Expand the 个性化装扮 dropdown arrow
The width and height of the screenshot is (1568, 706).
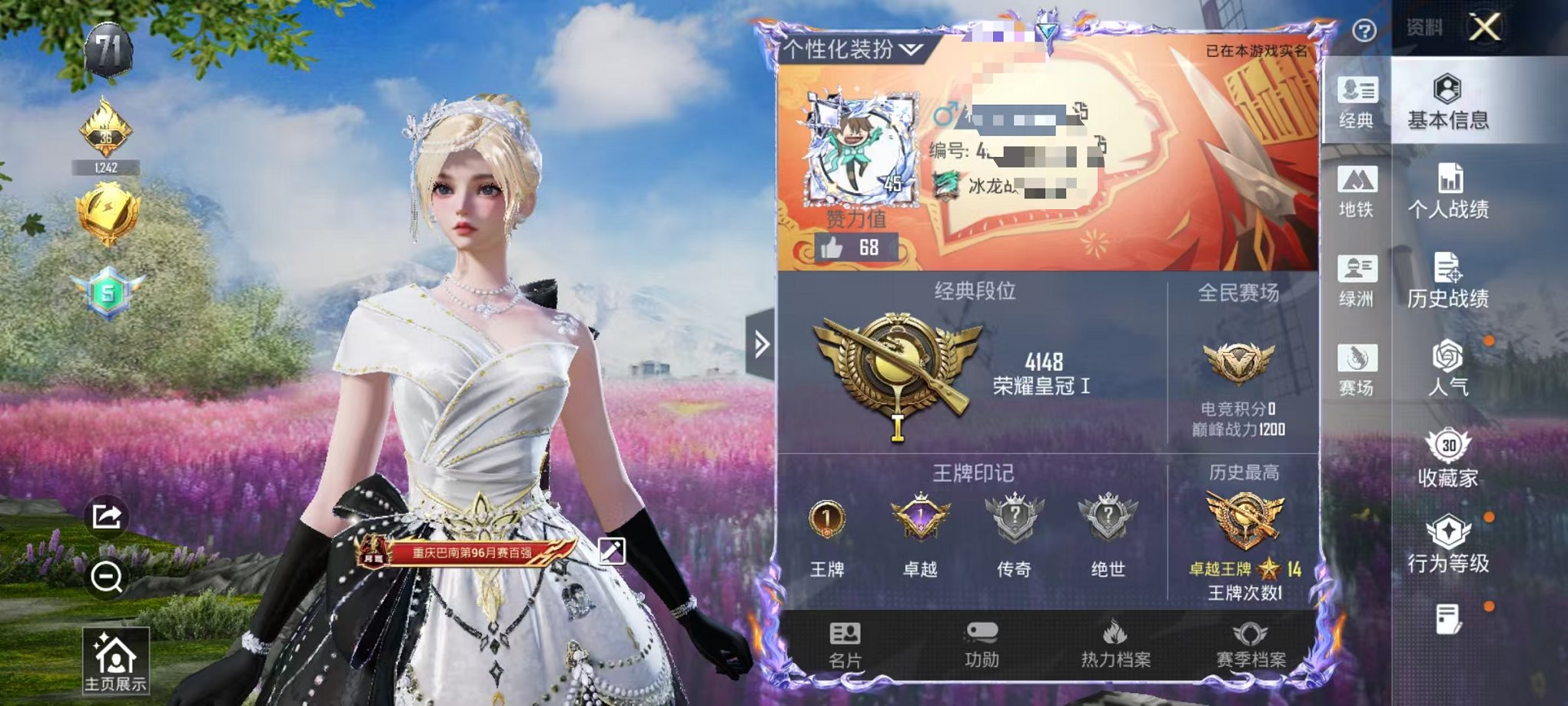pos(912,49)
